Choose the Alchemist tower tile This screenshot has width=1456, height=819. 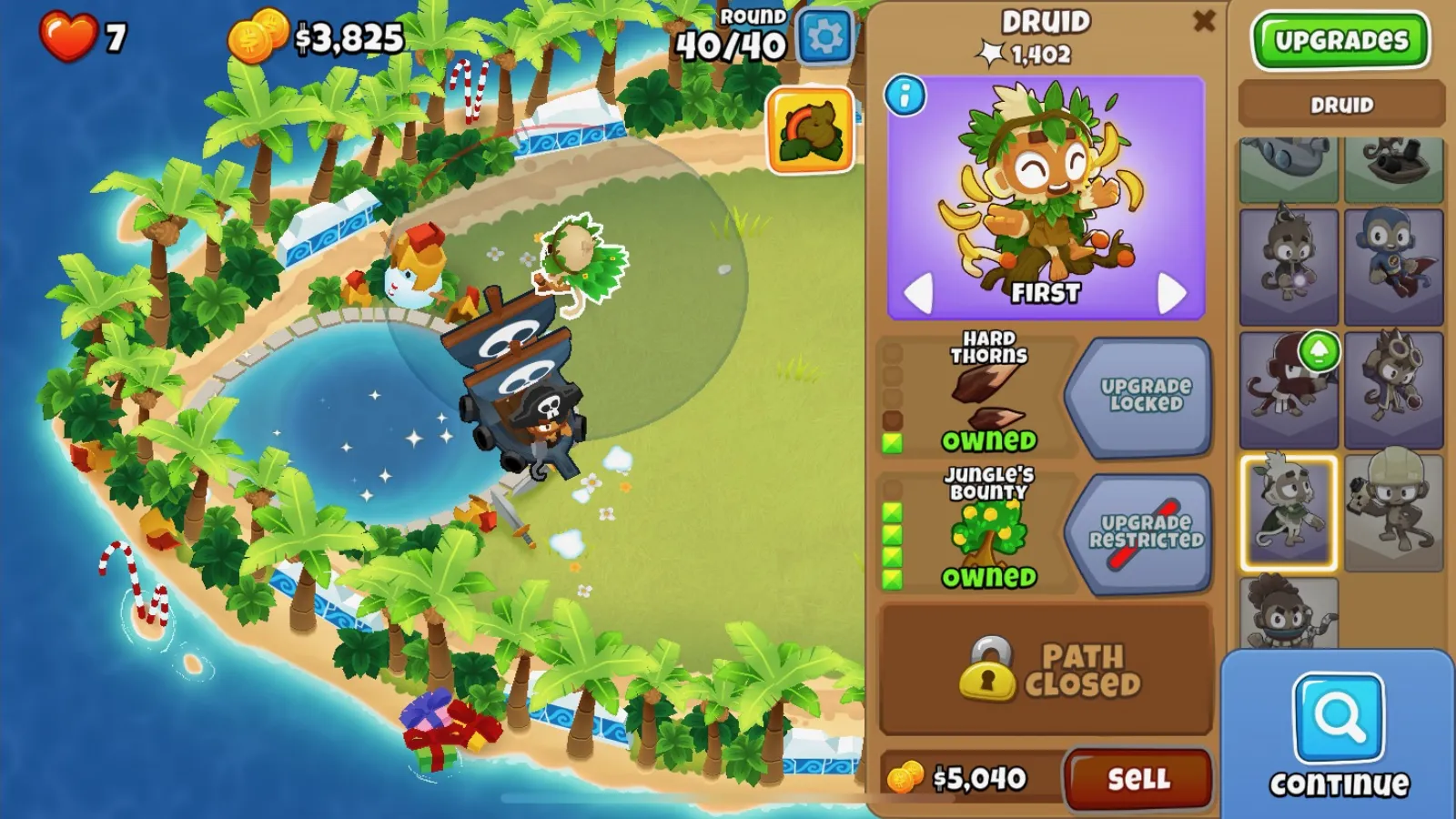pyautogui.click(x=1393, y=389)
